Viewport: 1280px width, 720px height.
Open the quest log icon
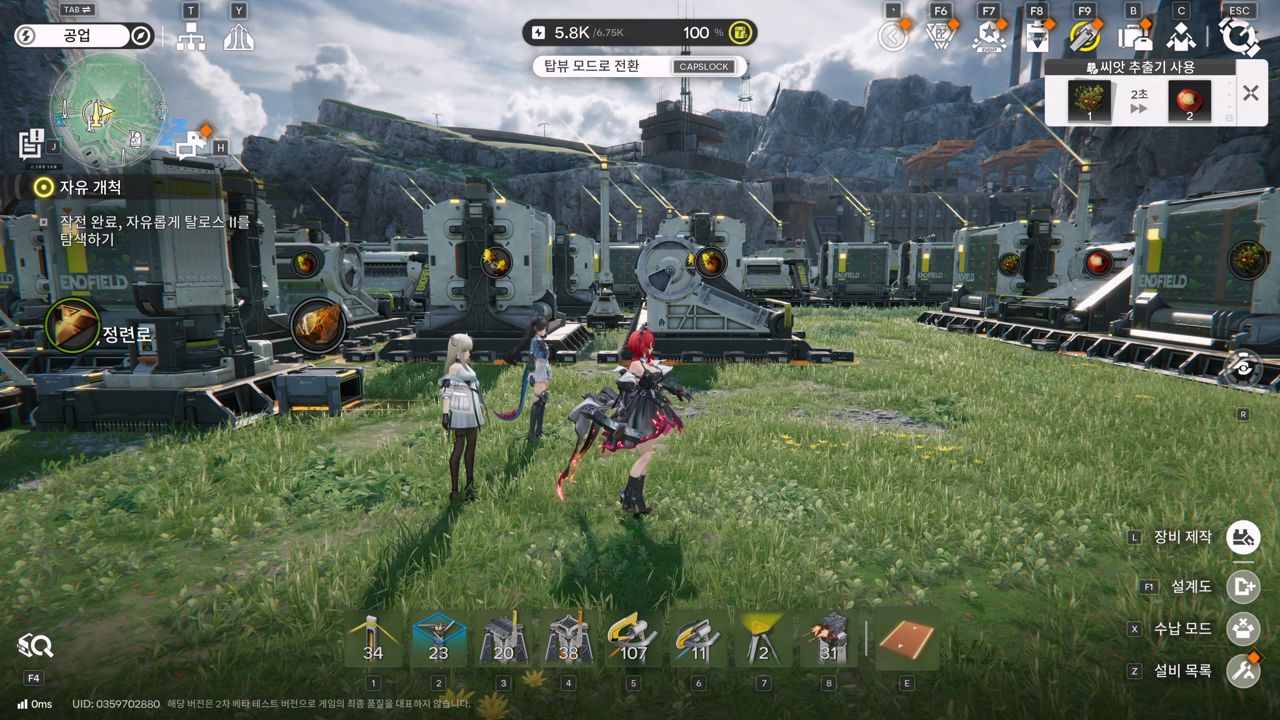click(x=31, y=144)
